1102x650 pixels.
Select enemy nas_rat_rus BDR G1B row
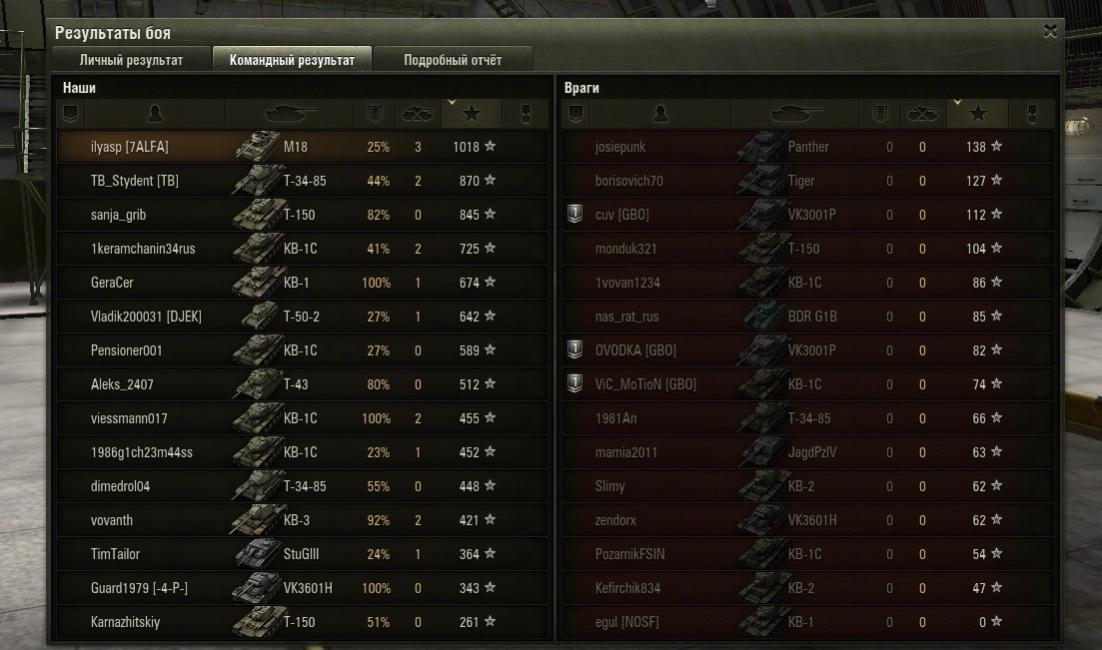point(806,317)
